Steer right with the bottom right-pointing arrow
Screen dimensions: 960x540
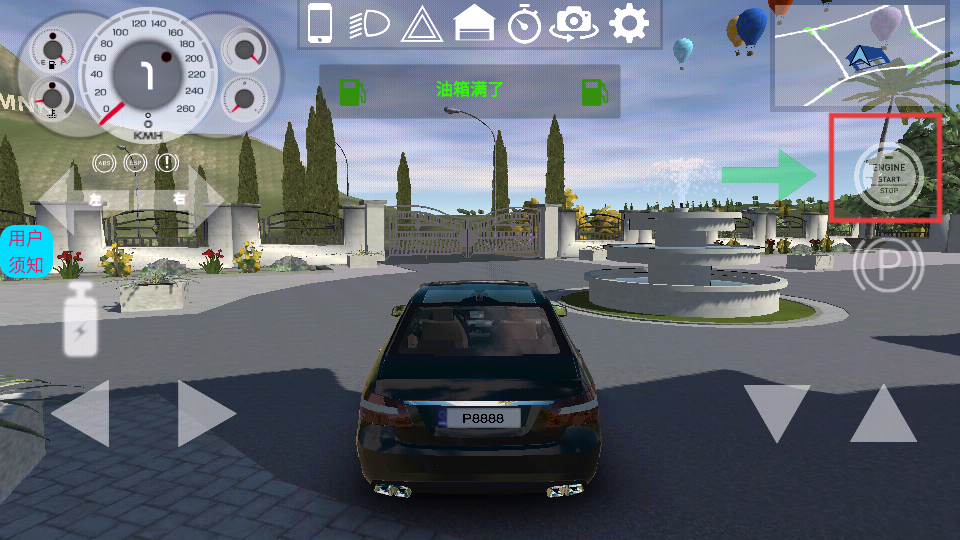click(206, 413)
